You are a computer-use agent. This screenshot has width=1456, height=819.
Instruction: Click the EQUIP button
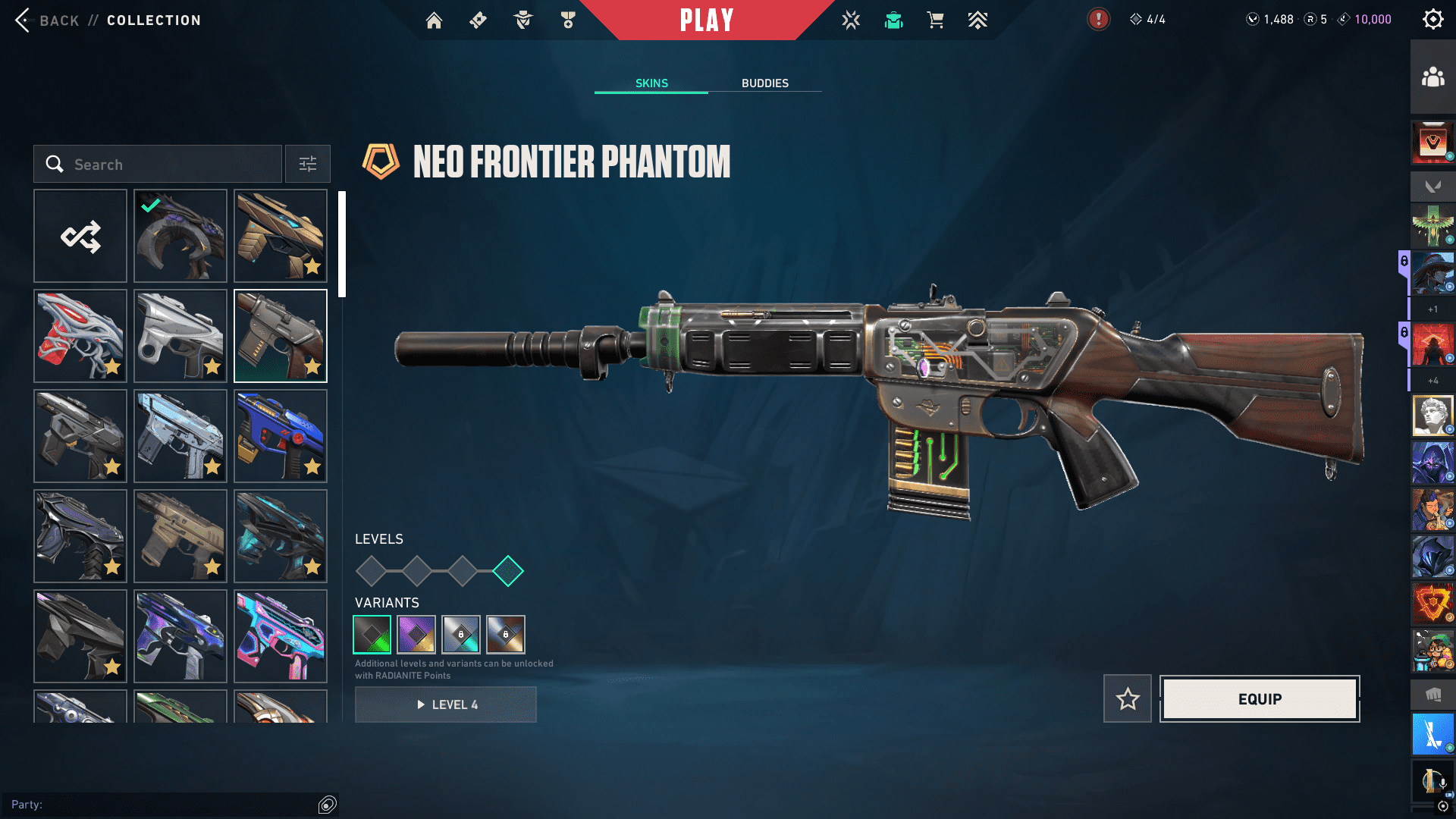point(1260,698)
